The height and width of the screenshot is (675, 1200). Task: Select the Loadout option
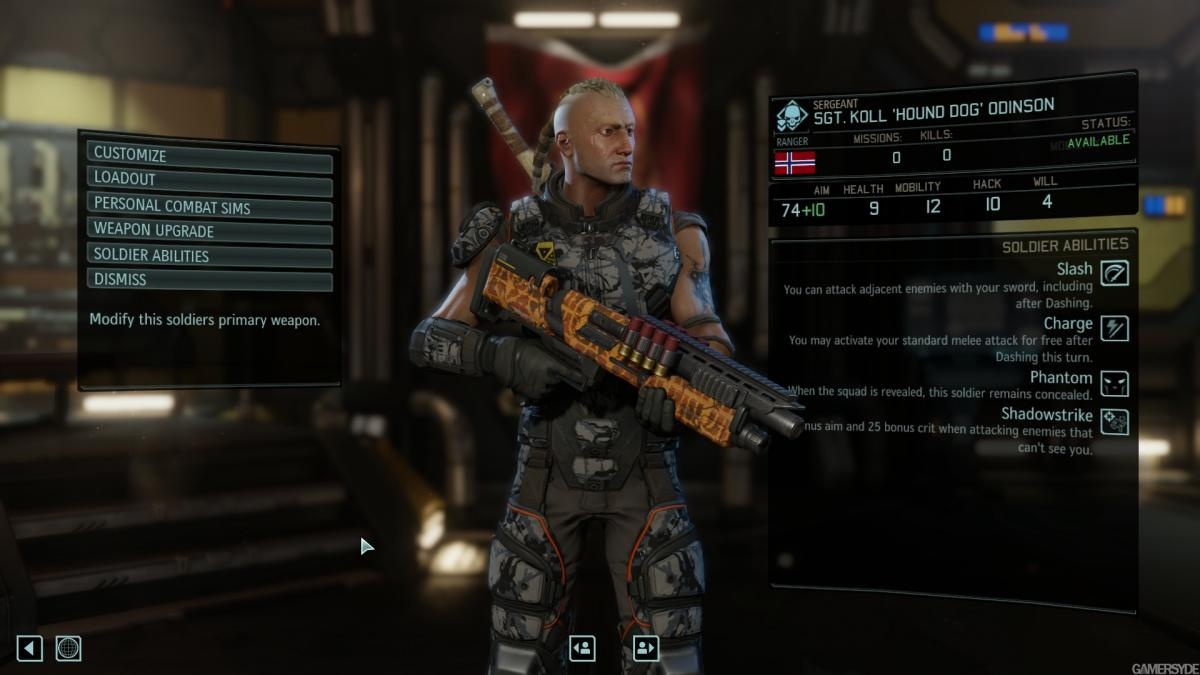209,179
